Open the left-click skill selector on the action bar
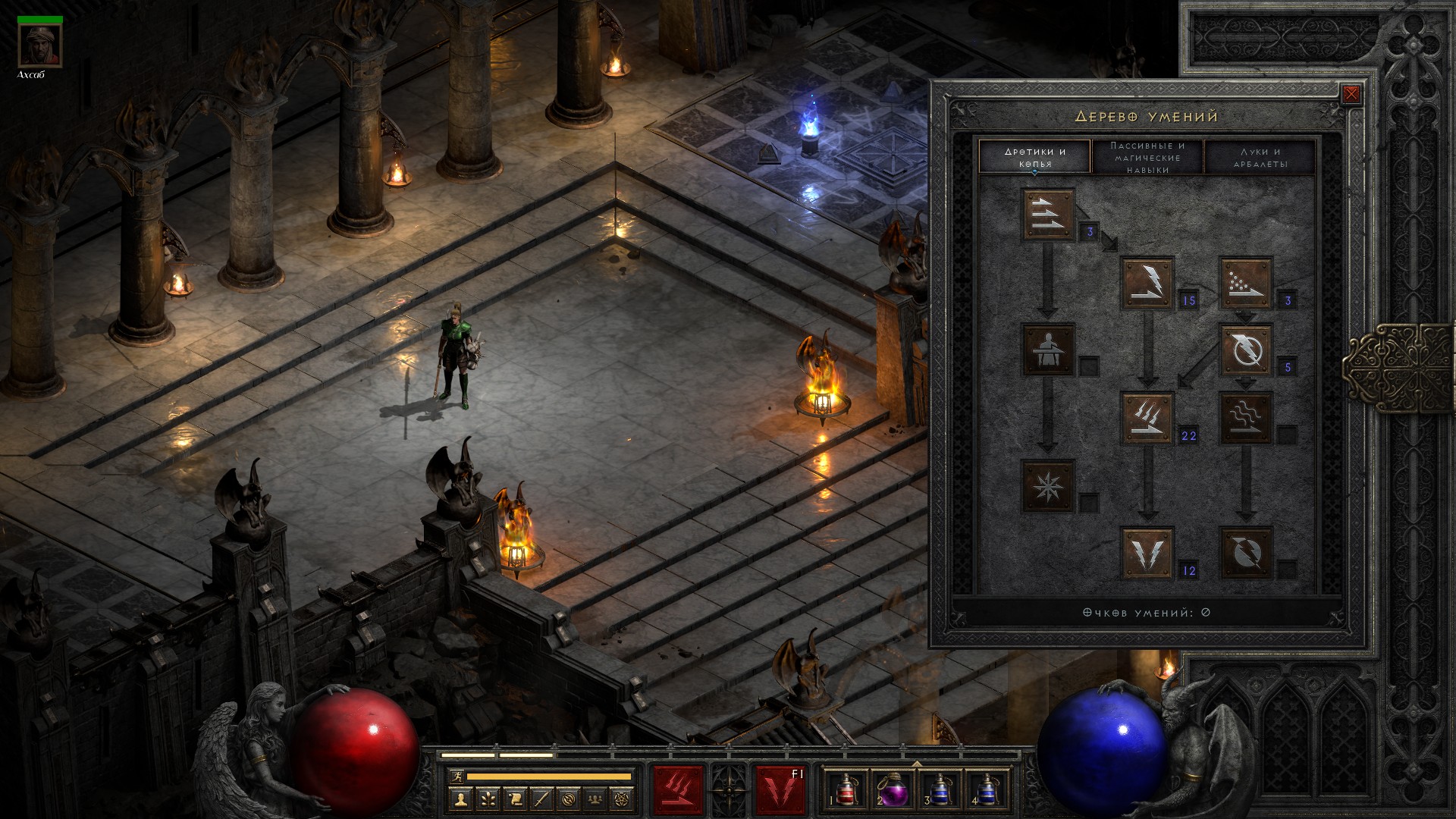 pyautogui.click(x=679, y=790)
